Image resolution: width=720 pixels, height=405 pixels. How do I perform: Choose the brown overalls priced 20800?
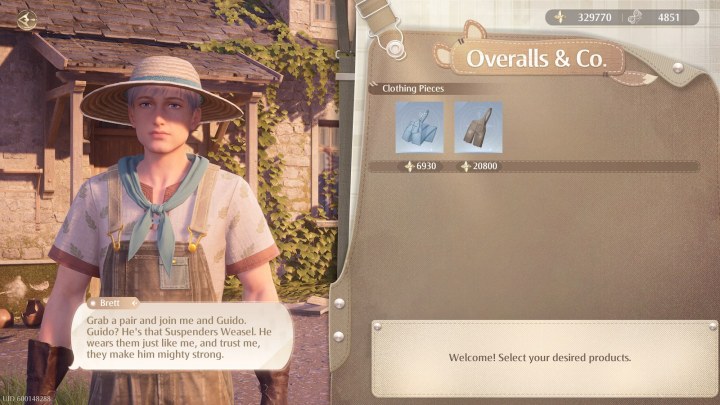click(478, 127)
